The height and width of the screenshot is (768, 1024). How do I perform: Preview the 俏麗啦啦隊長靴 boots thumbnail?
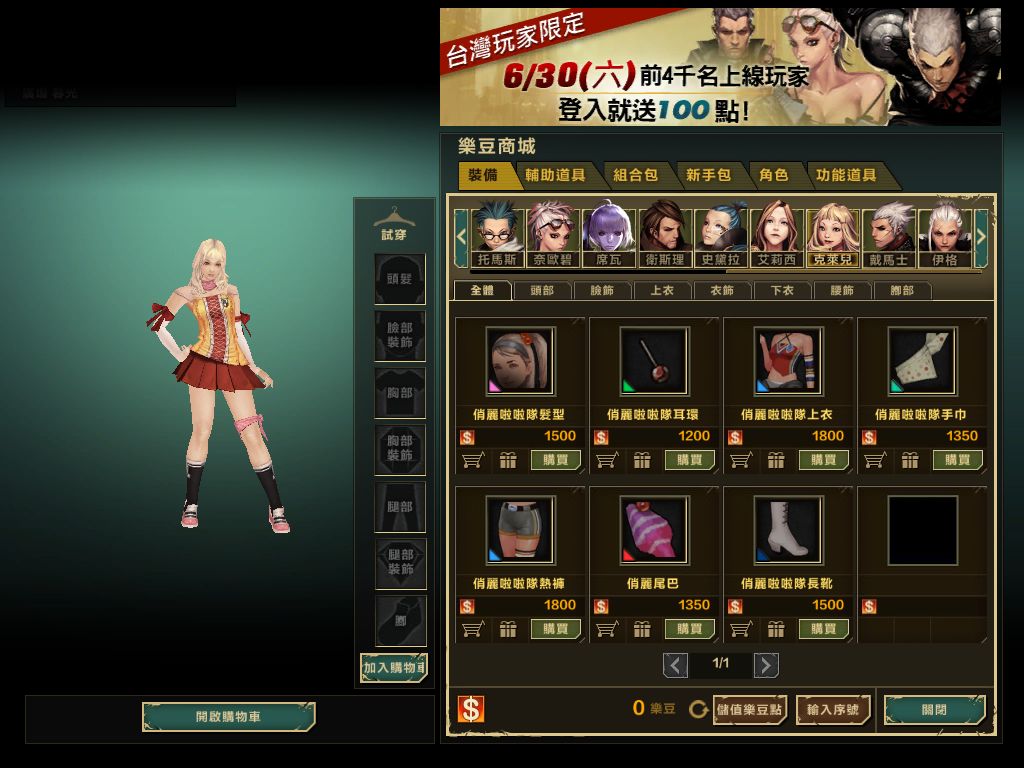click(x=787, y=530)
